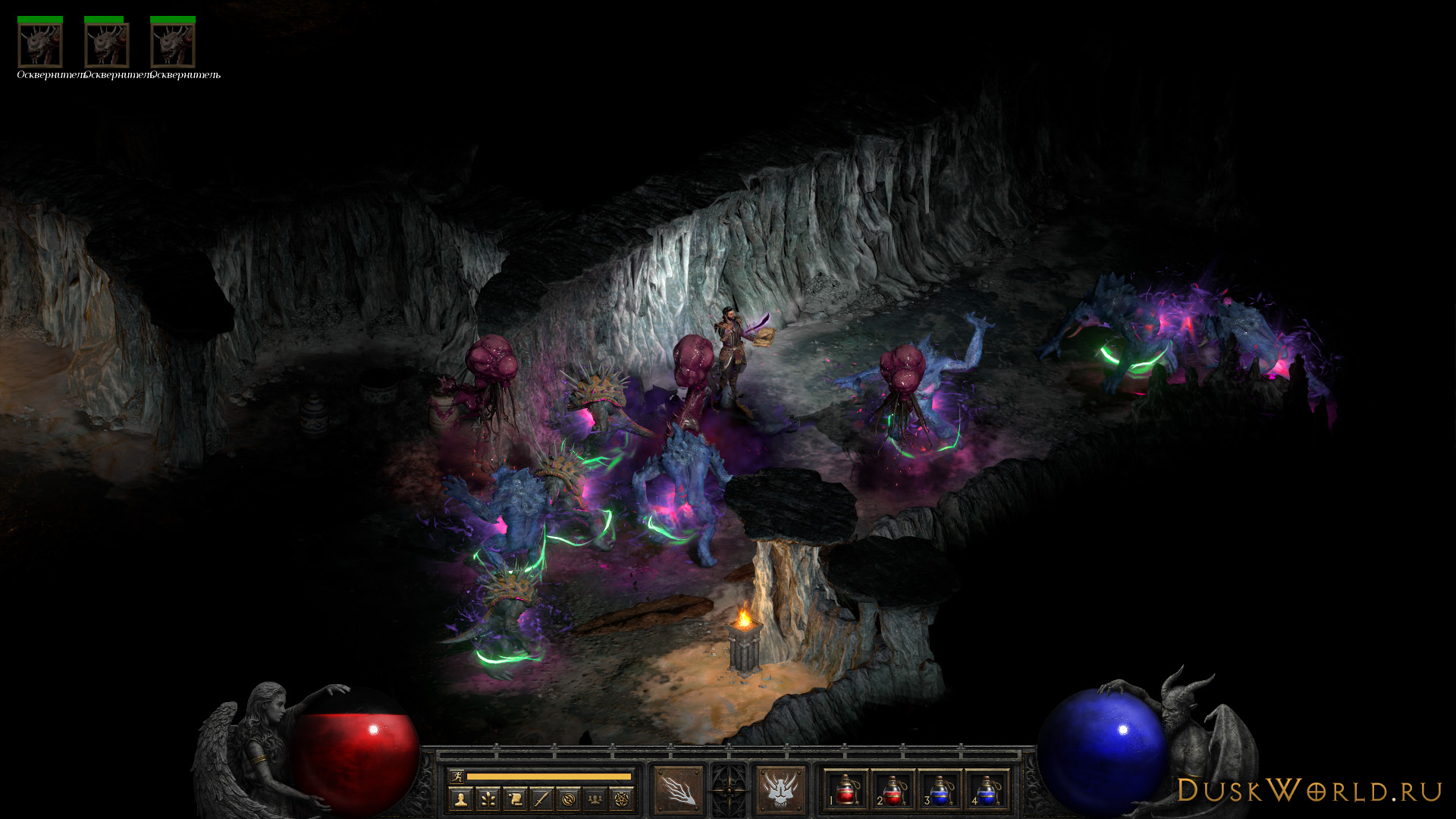Use the red health potion in belt slot 2
Image resolution: width=1456 pixels, height=819 pixels.
click(893, 790)
